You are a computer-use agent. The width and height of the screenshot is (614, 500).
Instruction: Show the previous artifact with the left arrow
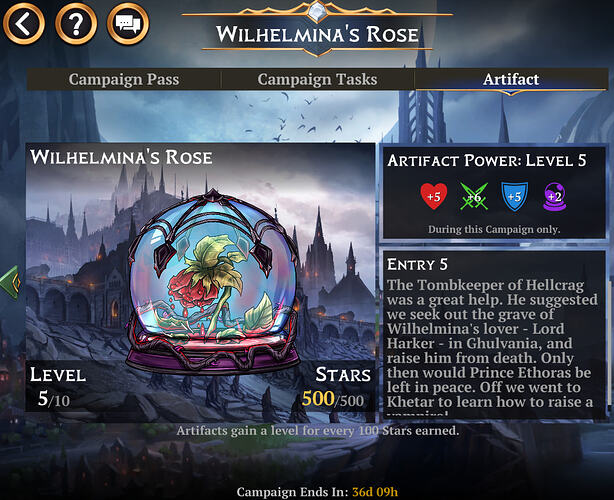(x=11, y=281)
